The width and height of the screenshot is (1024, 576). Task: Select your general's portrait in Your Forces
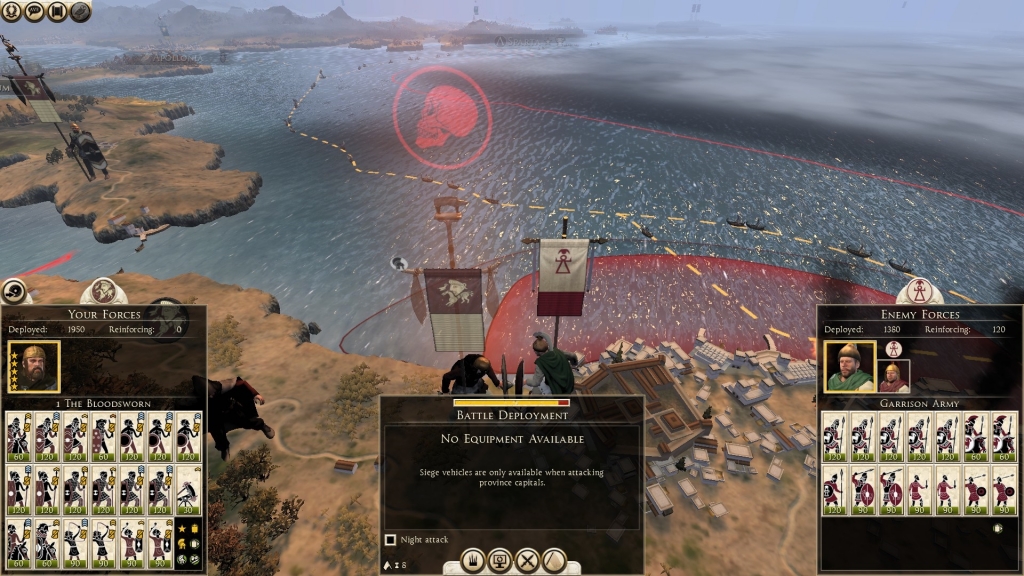[x=33, y=366]
